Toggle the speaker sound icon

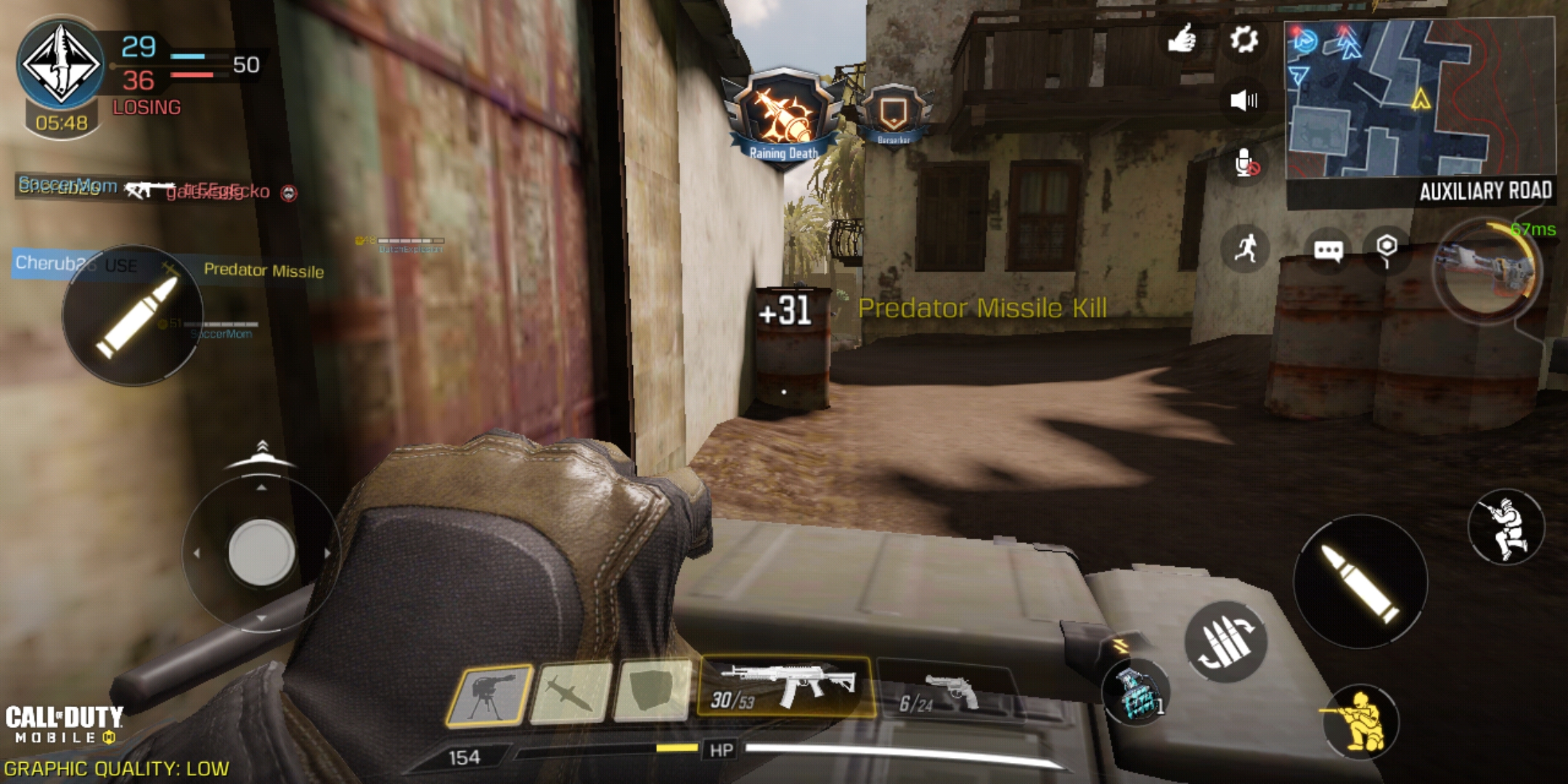point(1244,100)
